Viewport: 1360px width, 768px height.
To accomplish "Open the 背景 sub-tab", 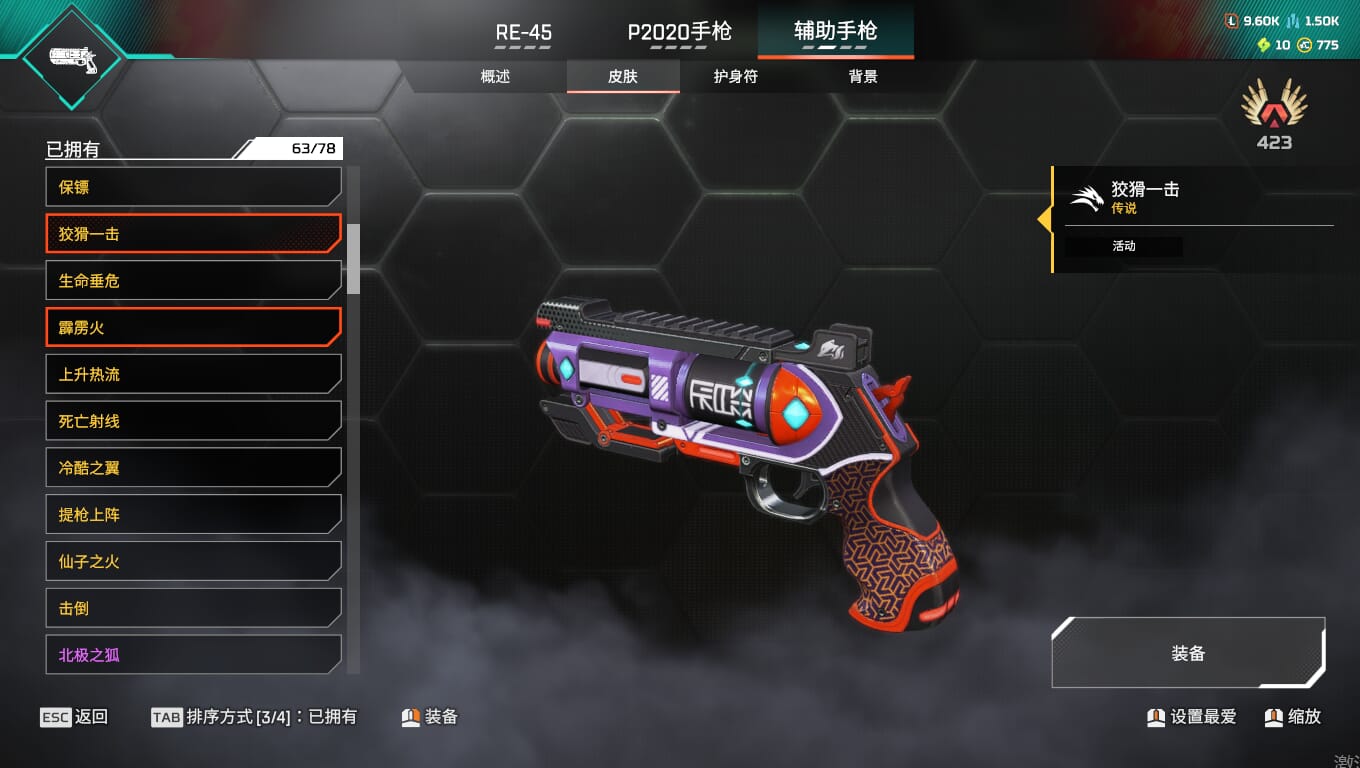I will coord(863,76).
